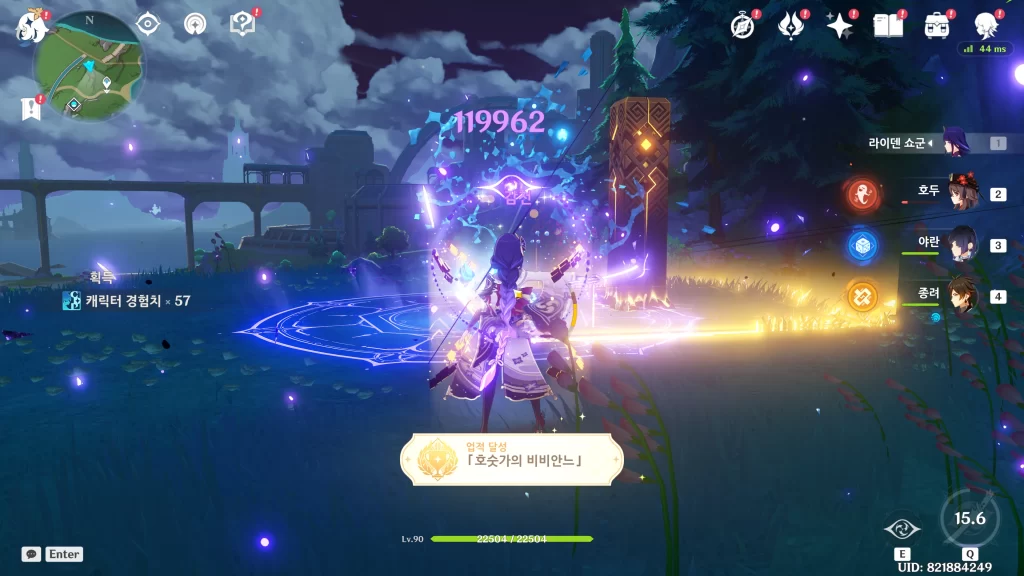This screenshot has width=1024, height=576.
Task: Open the battle pass wings icon
Action: pos(791,26)
